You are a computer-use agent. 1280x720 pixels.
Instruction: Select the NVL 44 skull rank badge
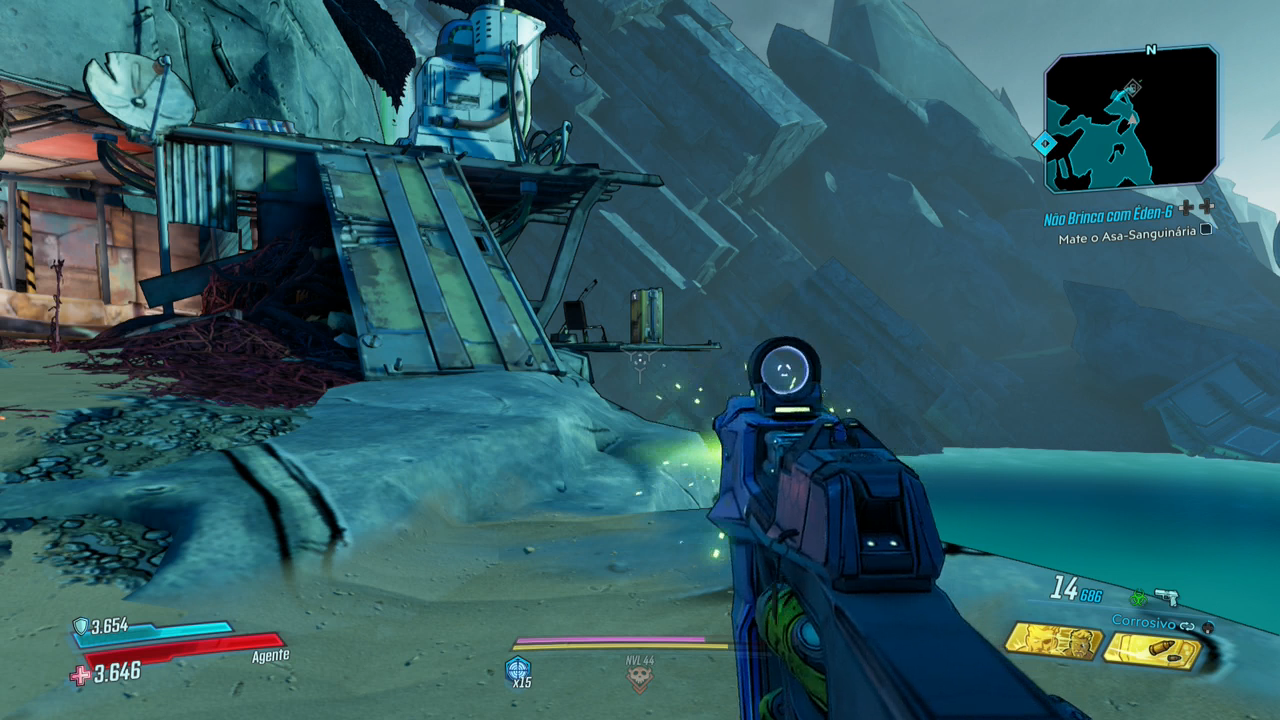pyautogui.click(x=639, y=677)
